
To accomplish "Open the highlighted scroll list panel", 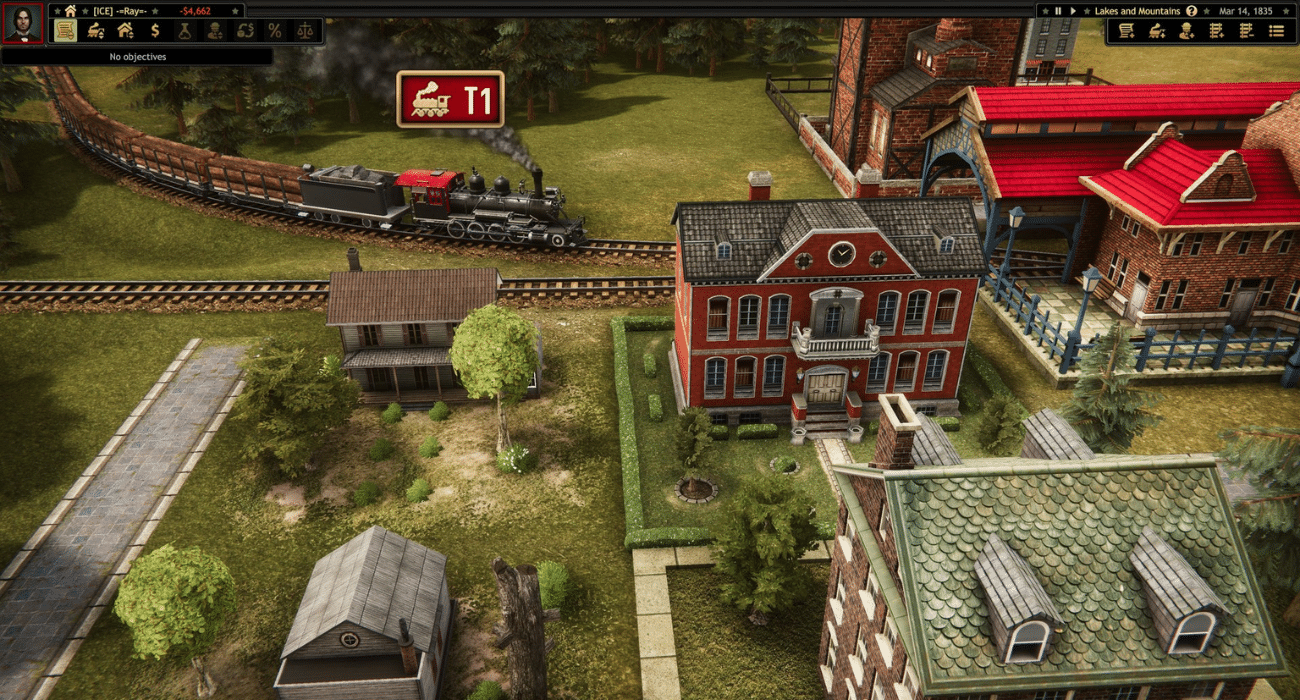I will coord(65,31).
